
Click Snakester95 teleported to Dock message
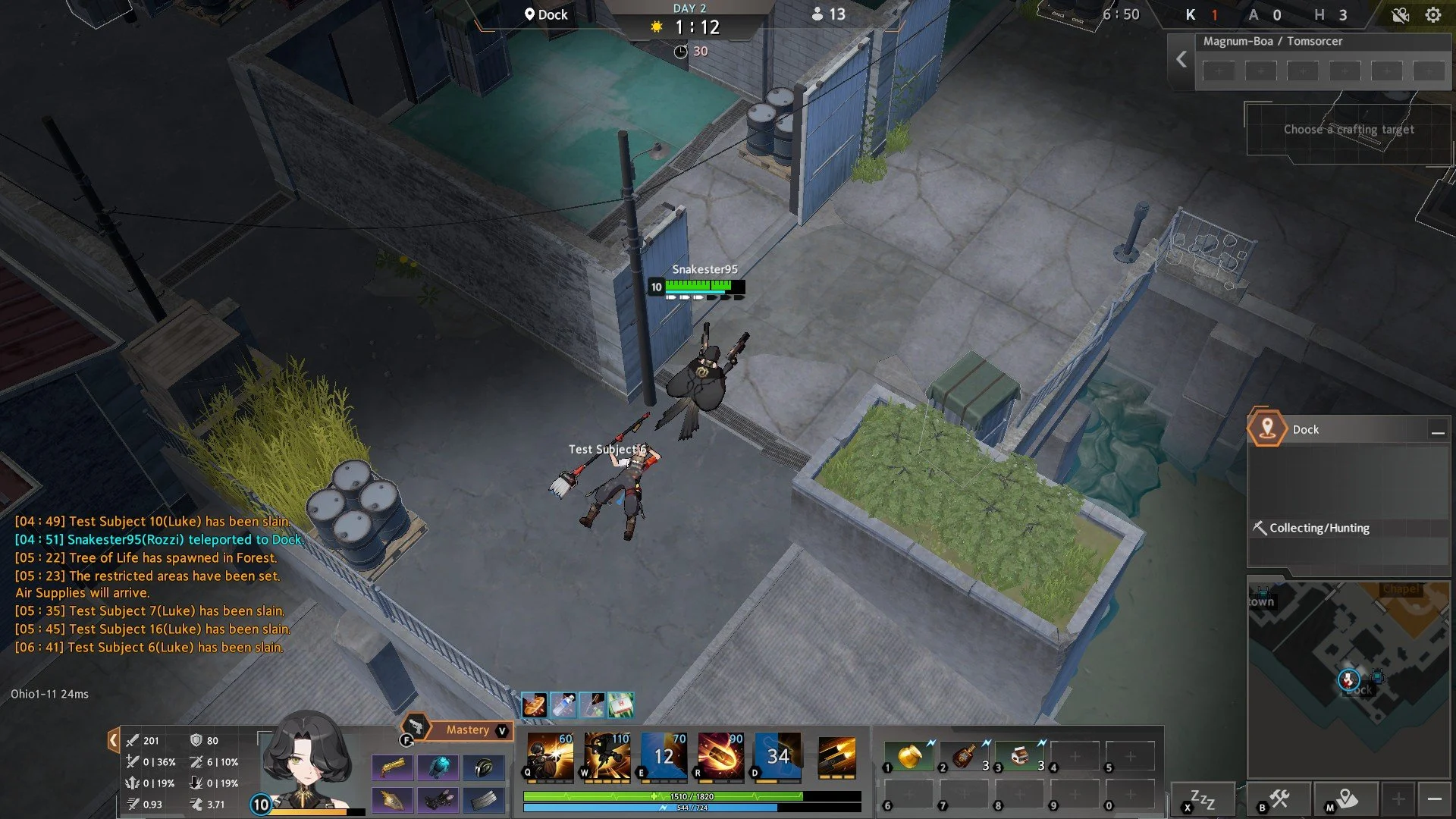[x=159, y=539]
